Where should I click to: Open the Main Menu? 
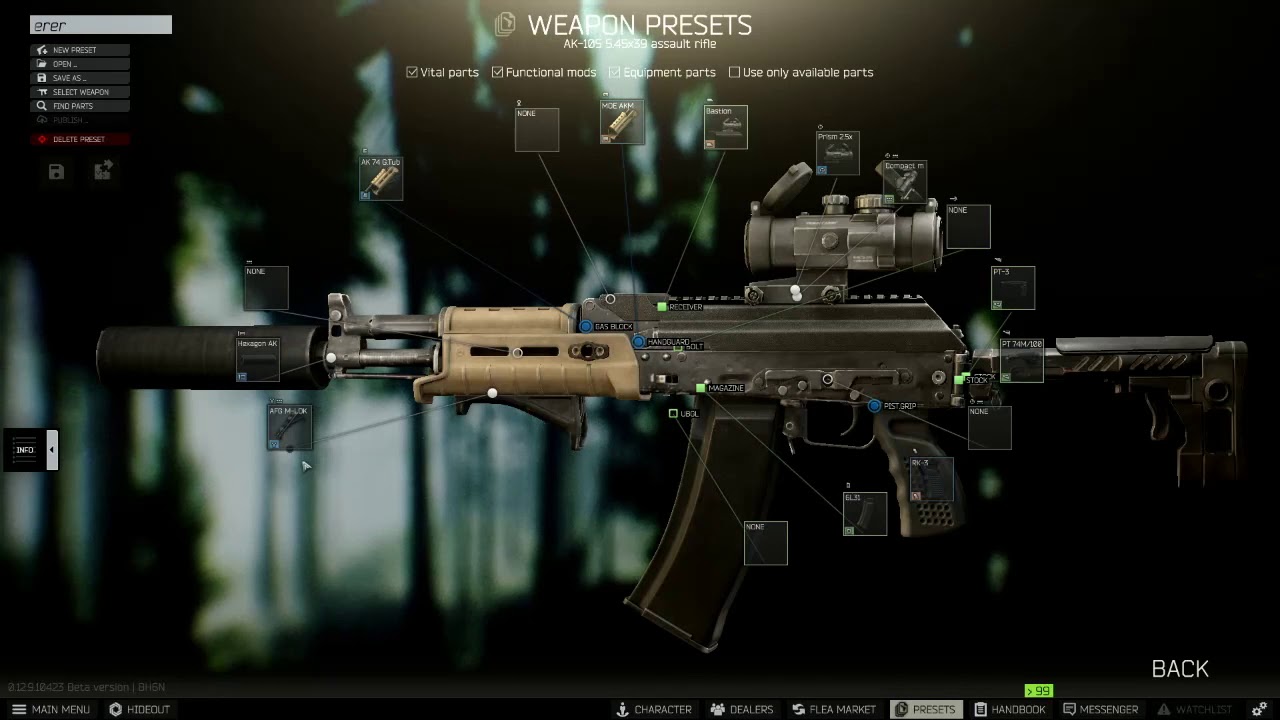pos(51,709)
